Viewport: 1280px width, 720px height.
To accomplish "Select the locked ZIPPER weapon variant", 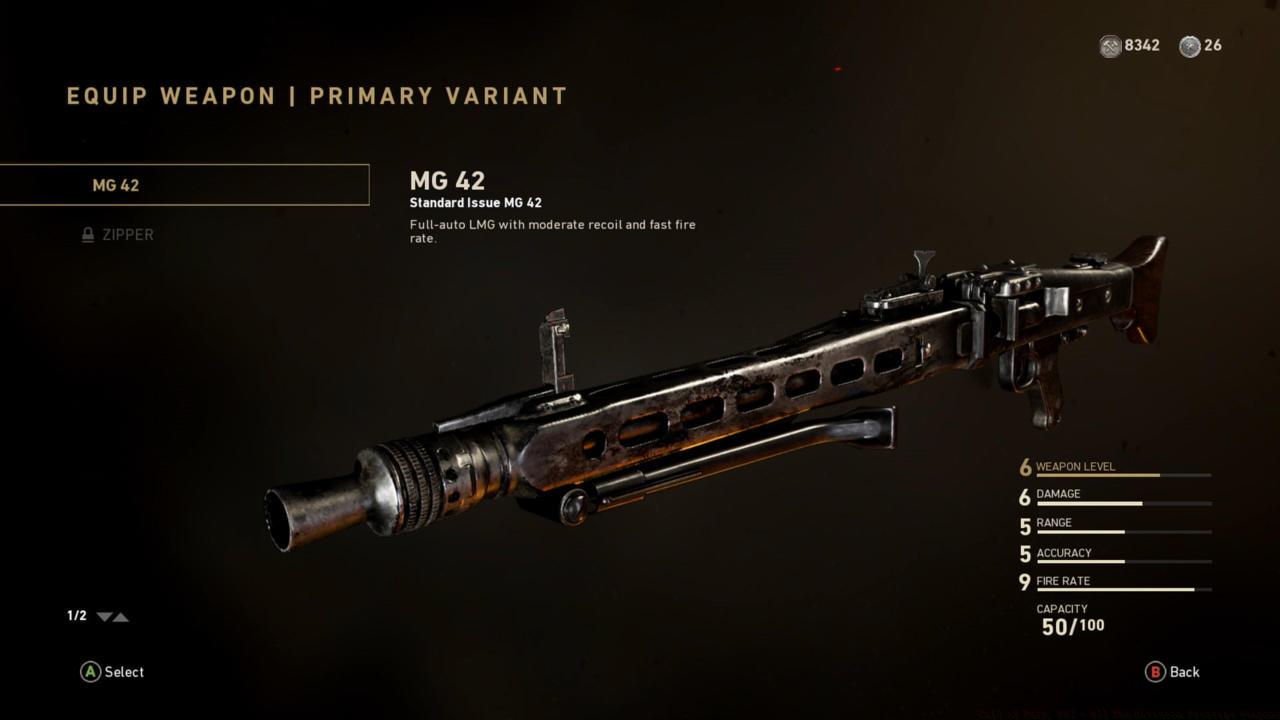I will [120, 235].
